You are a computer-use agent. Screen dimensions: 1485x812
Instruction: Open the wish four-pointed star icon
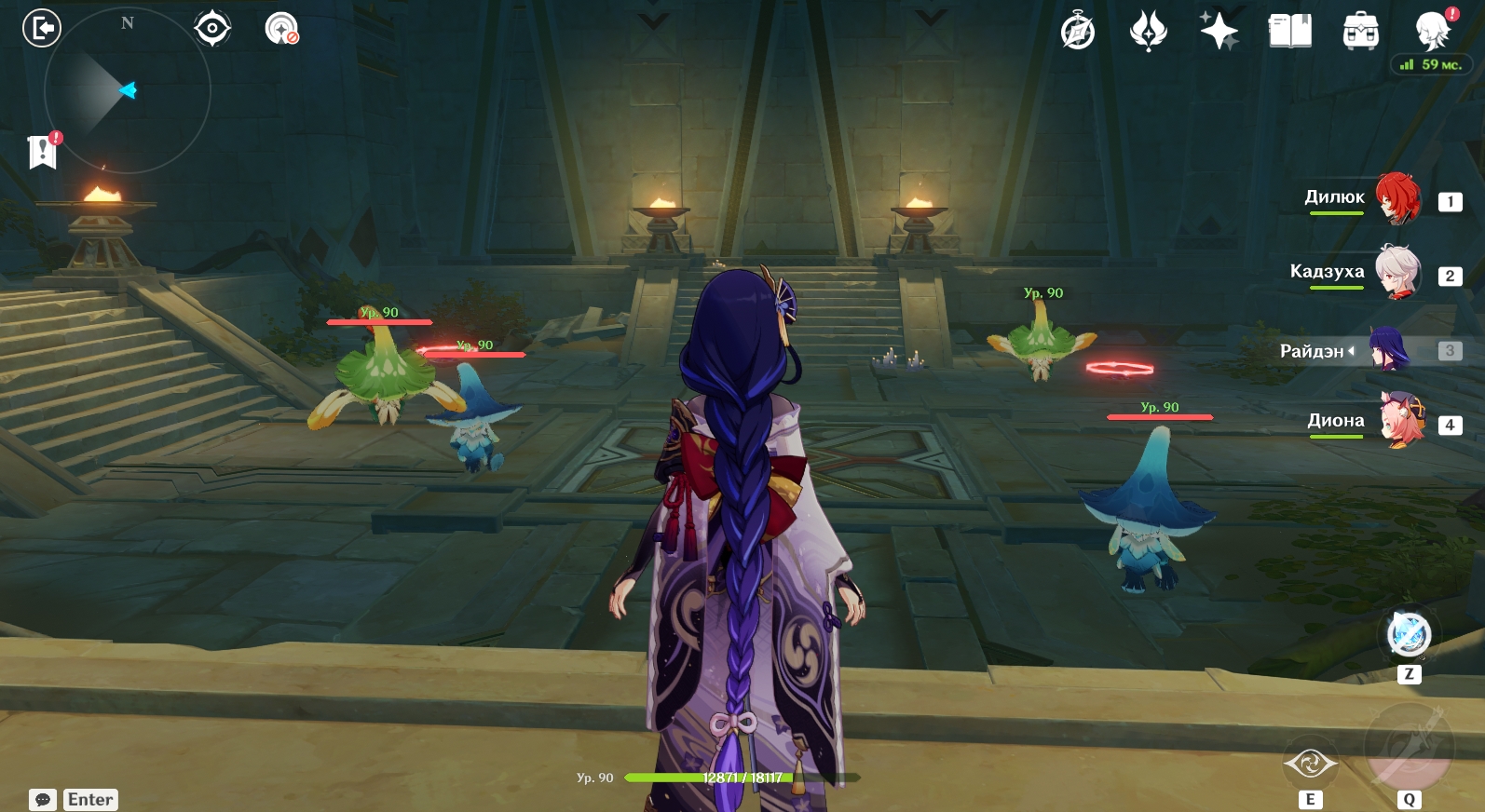[x=1219, y=31]
